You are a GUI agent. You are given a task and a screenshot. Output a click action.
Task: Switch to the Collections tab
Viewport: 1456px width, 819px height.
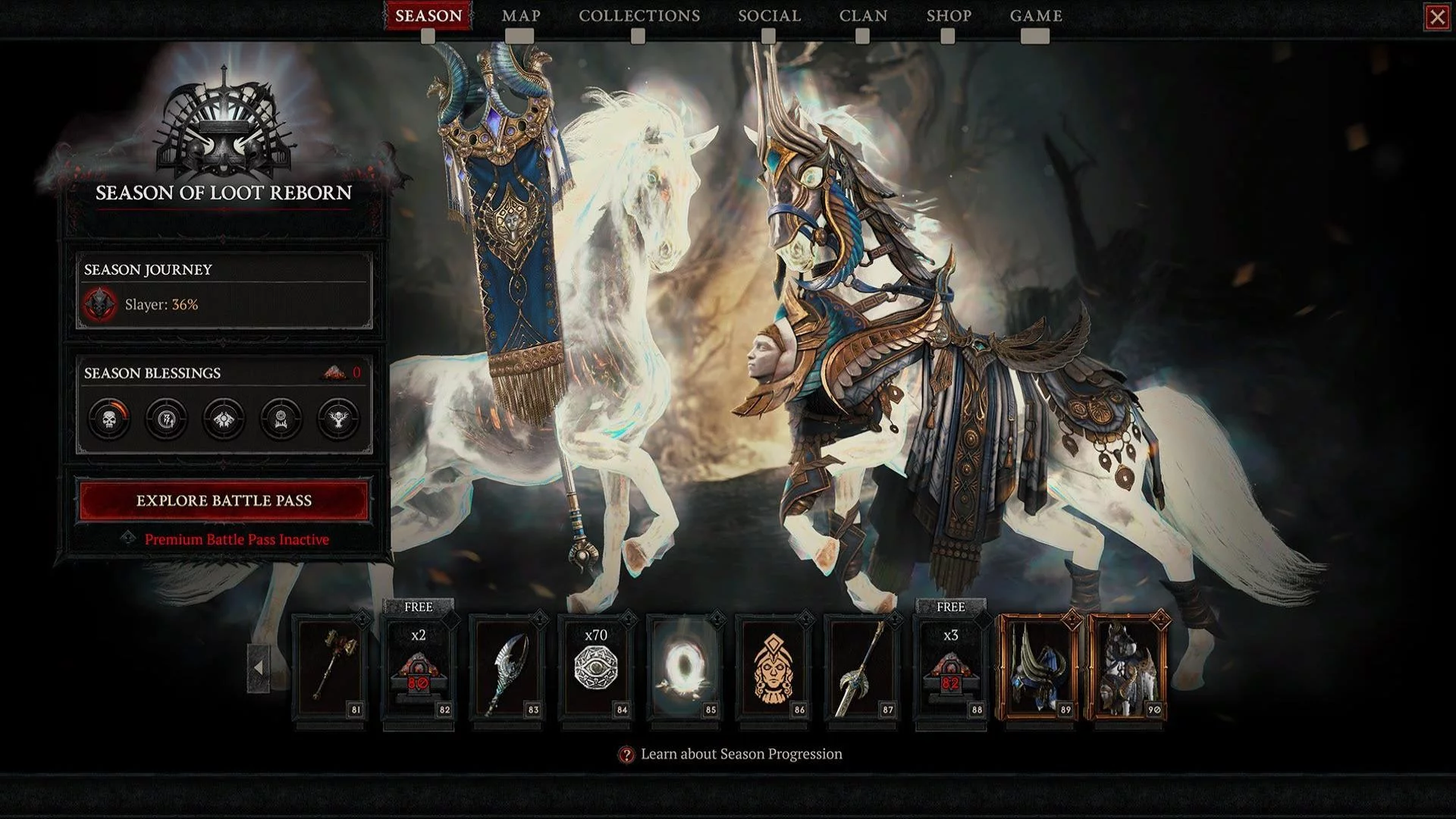point(639,16)
